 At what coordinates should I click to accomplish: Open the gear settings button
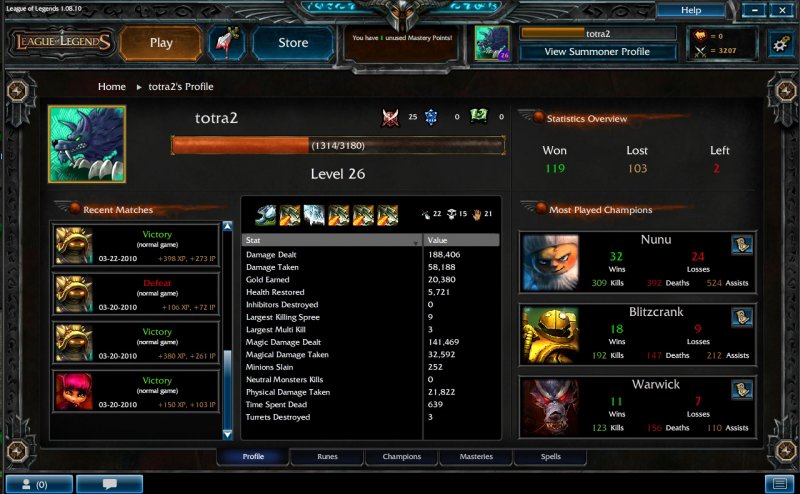click(x=779, y=42)
